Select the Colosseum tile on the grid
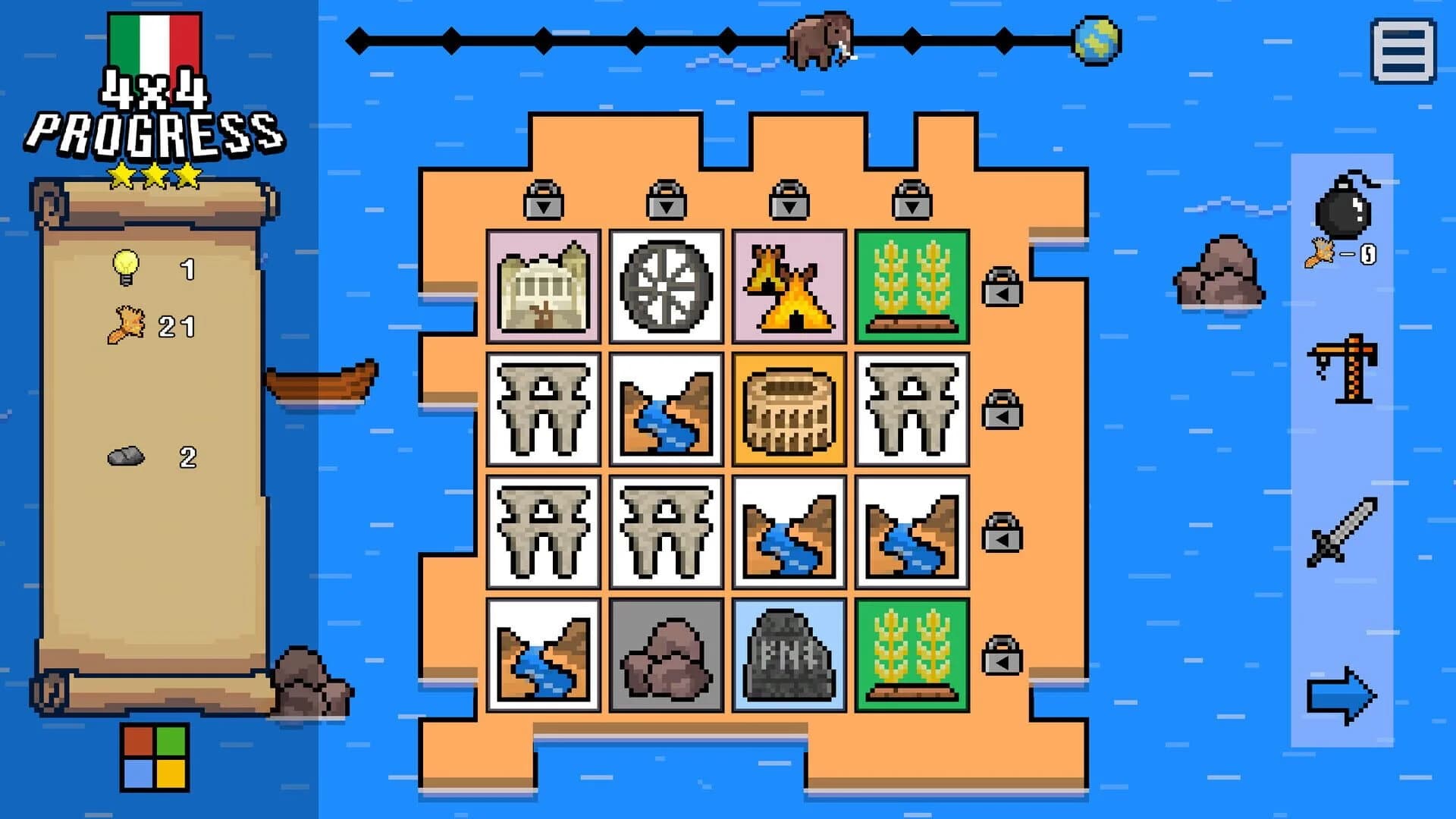The height and width of the screenshot is (819, 1456). coord(787,407)
